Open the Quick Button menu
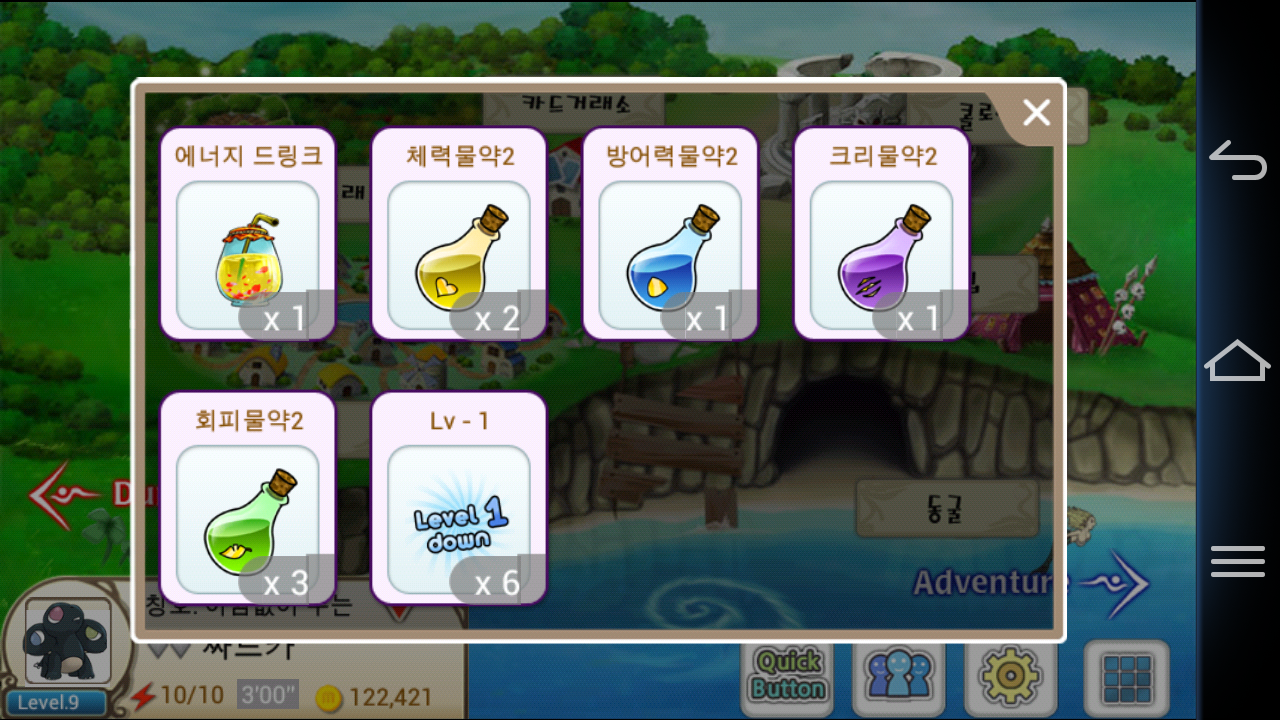 [788, 675]
